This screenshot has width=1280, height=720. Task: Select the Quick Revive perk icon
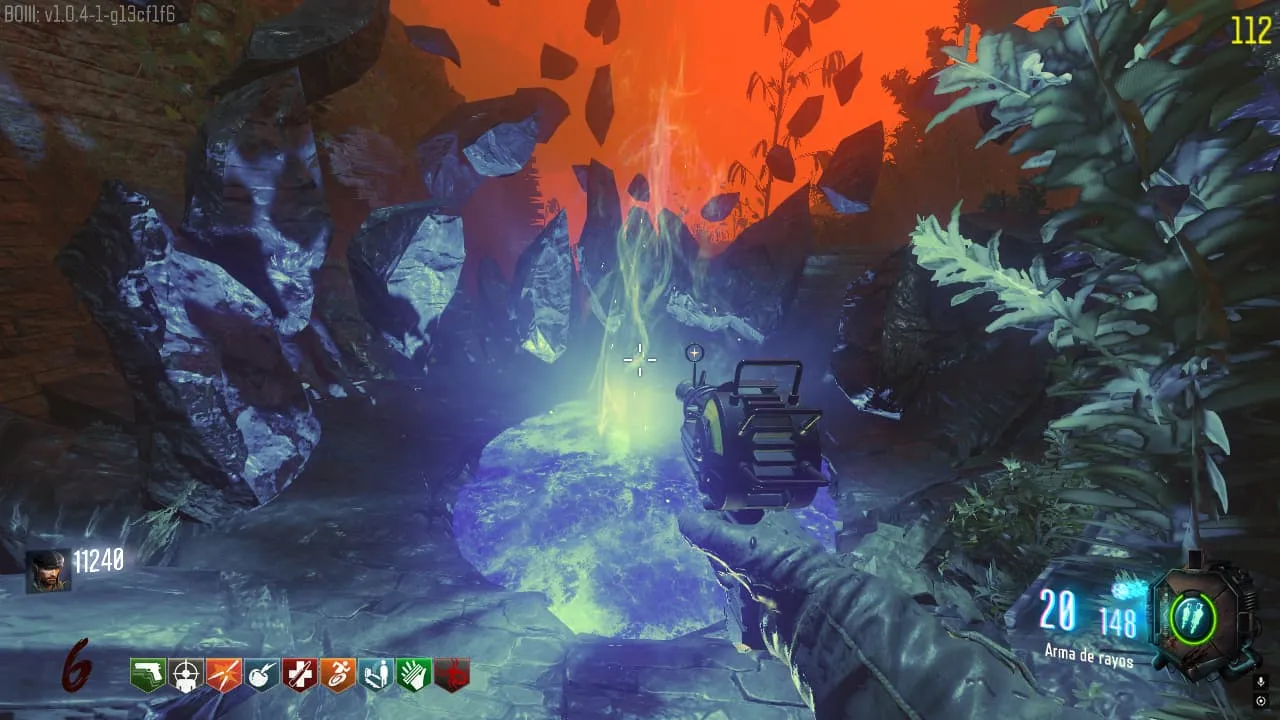(x=375, y=675)
